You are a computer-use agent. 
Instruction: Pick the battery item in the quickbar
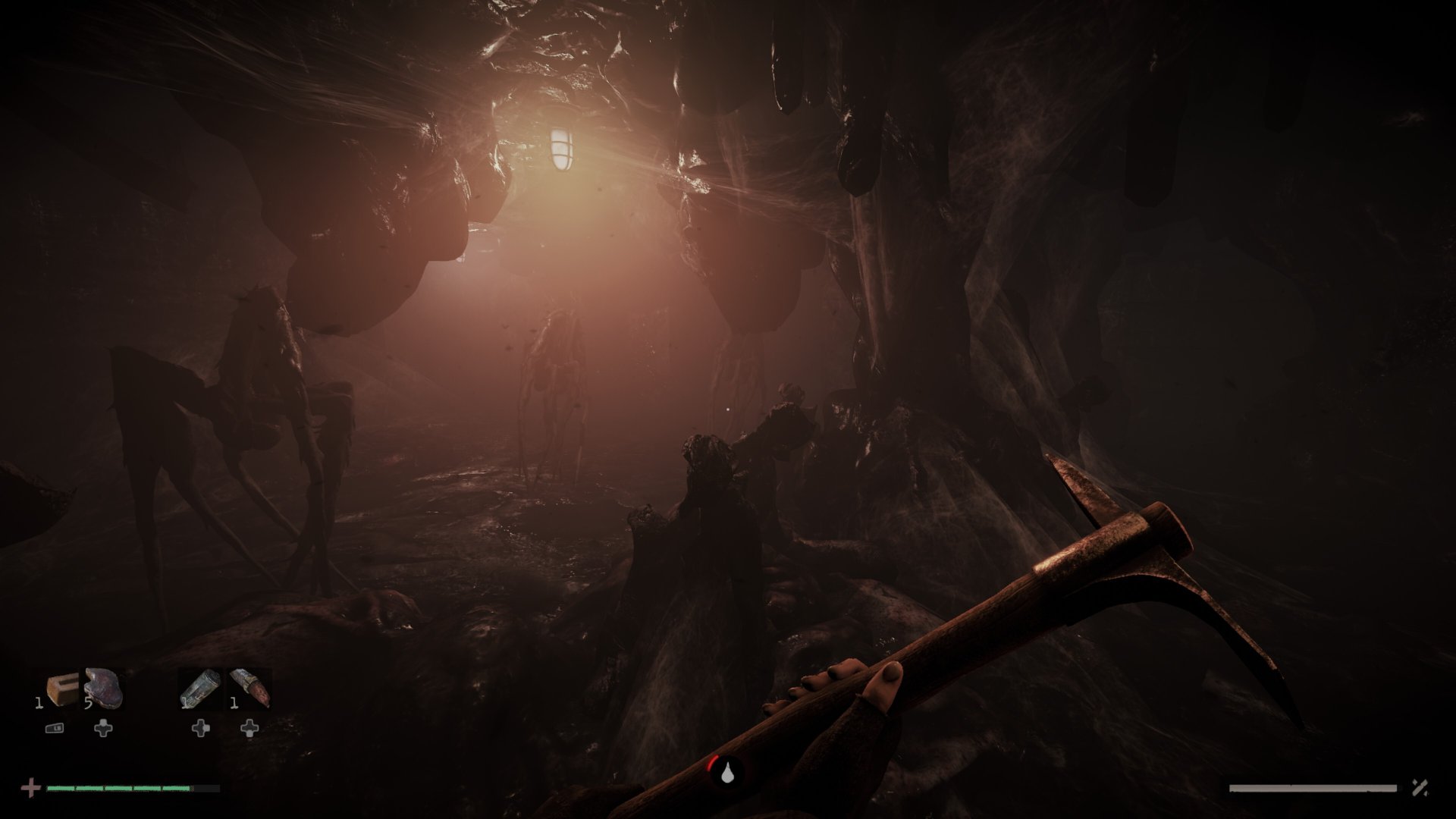(199, 689)
